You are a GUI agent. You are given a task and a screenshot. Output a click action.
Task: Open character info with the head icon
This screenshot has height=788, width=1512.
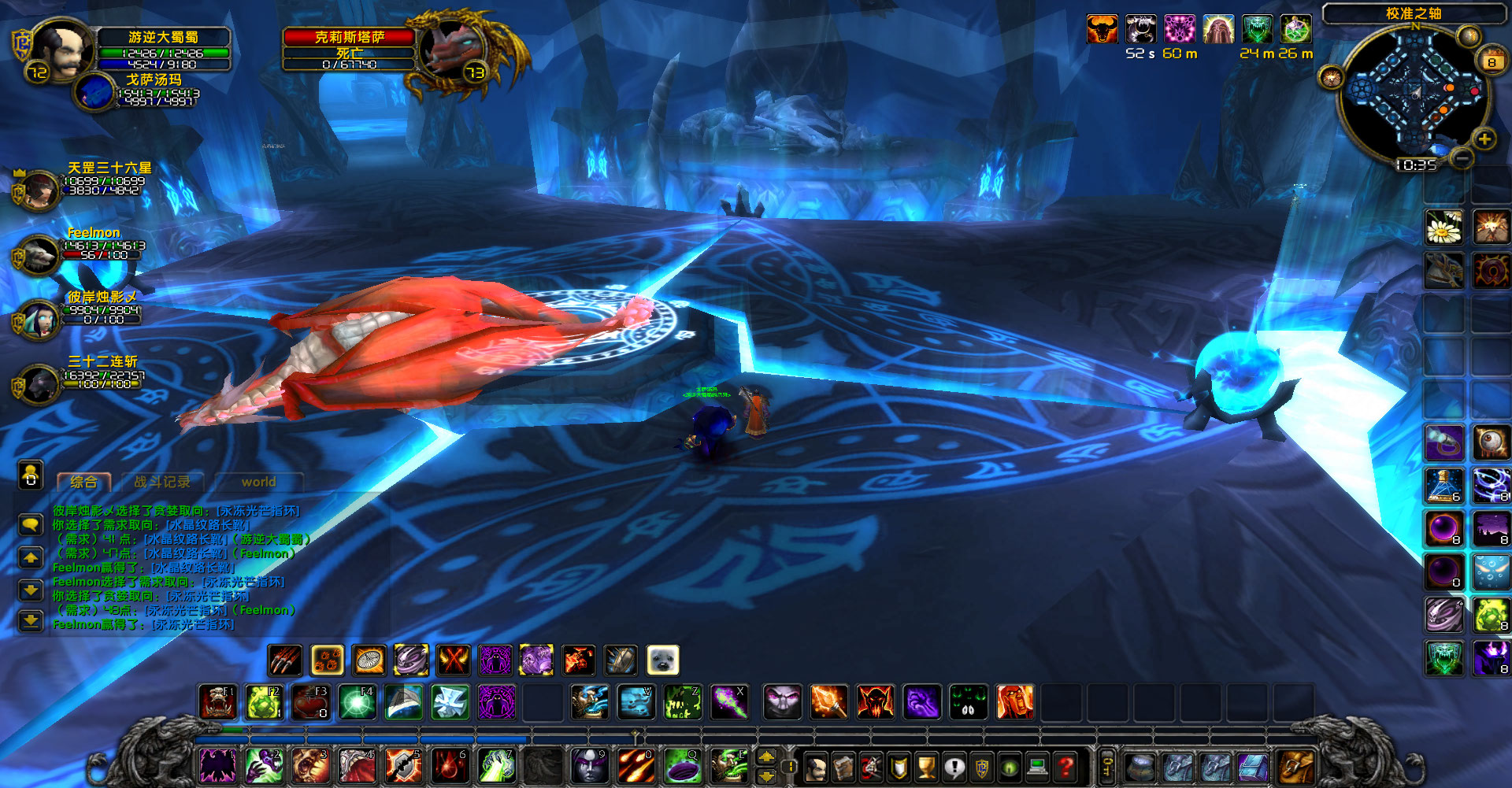815,768
